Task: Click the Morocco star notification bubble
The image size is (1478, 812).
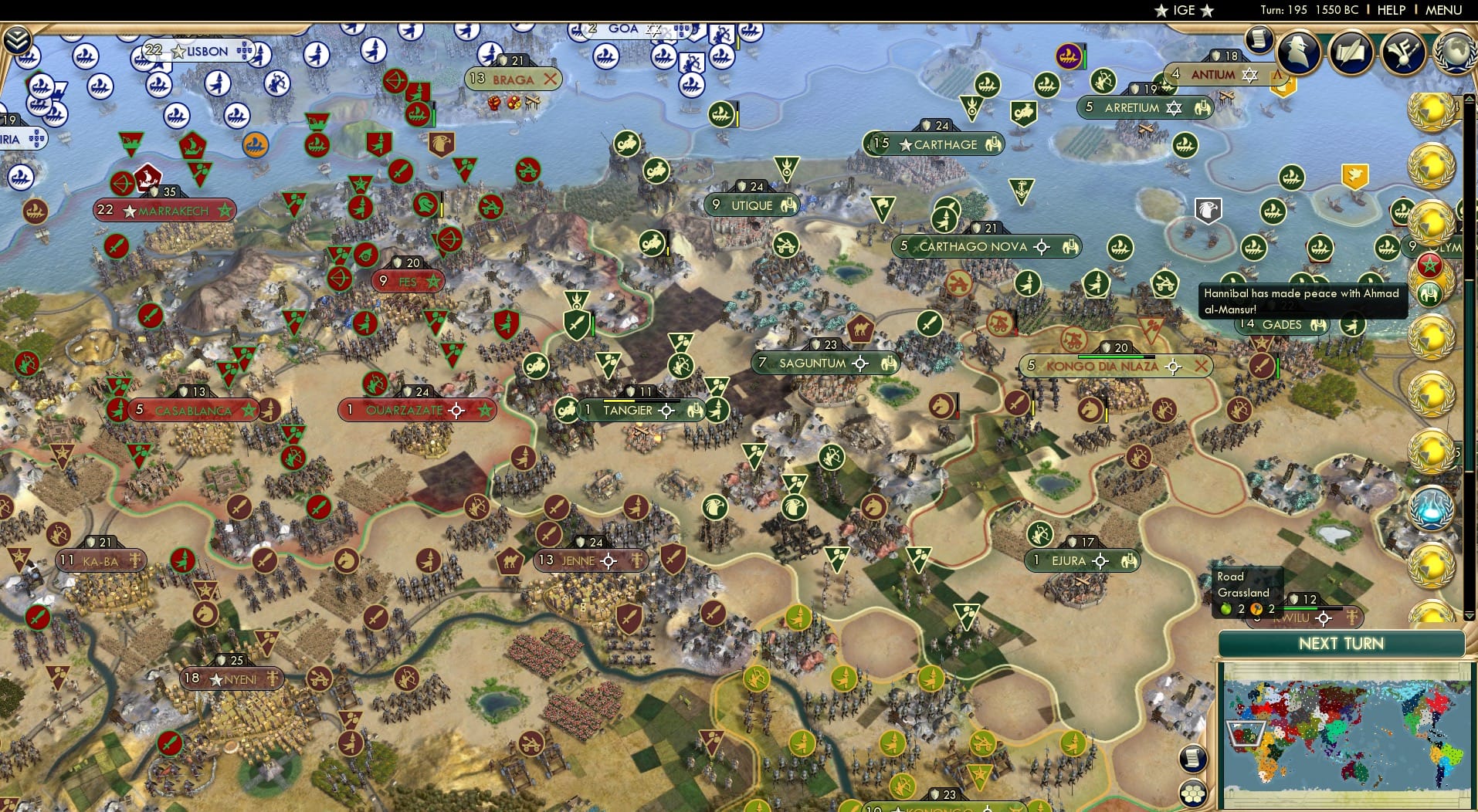Action: click(x=1429, y=265)
